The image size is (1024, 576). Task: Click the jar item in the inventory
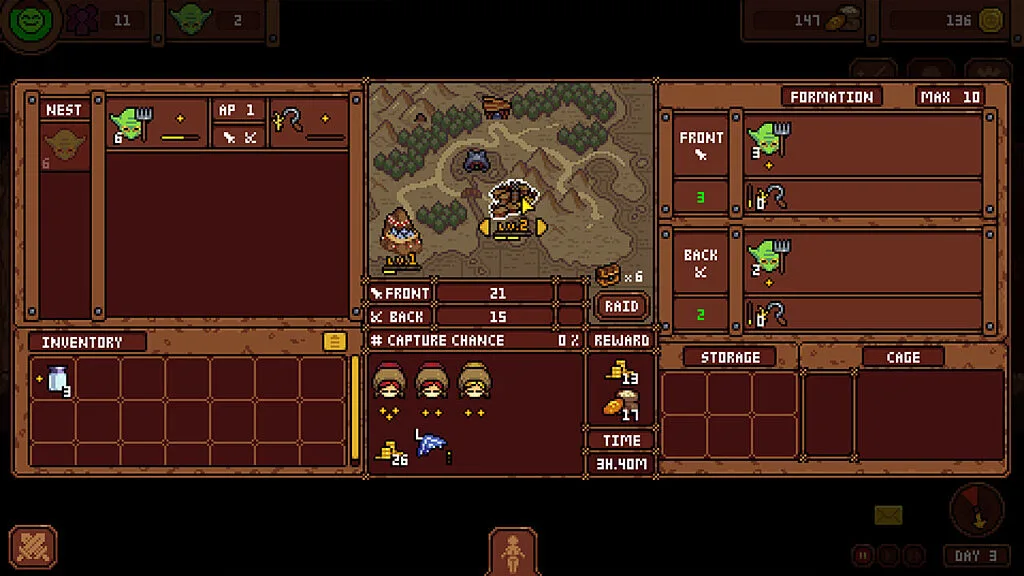[56, 380]
